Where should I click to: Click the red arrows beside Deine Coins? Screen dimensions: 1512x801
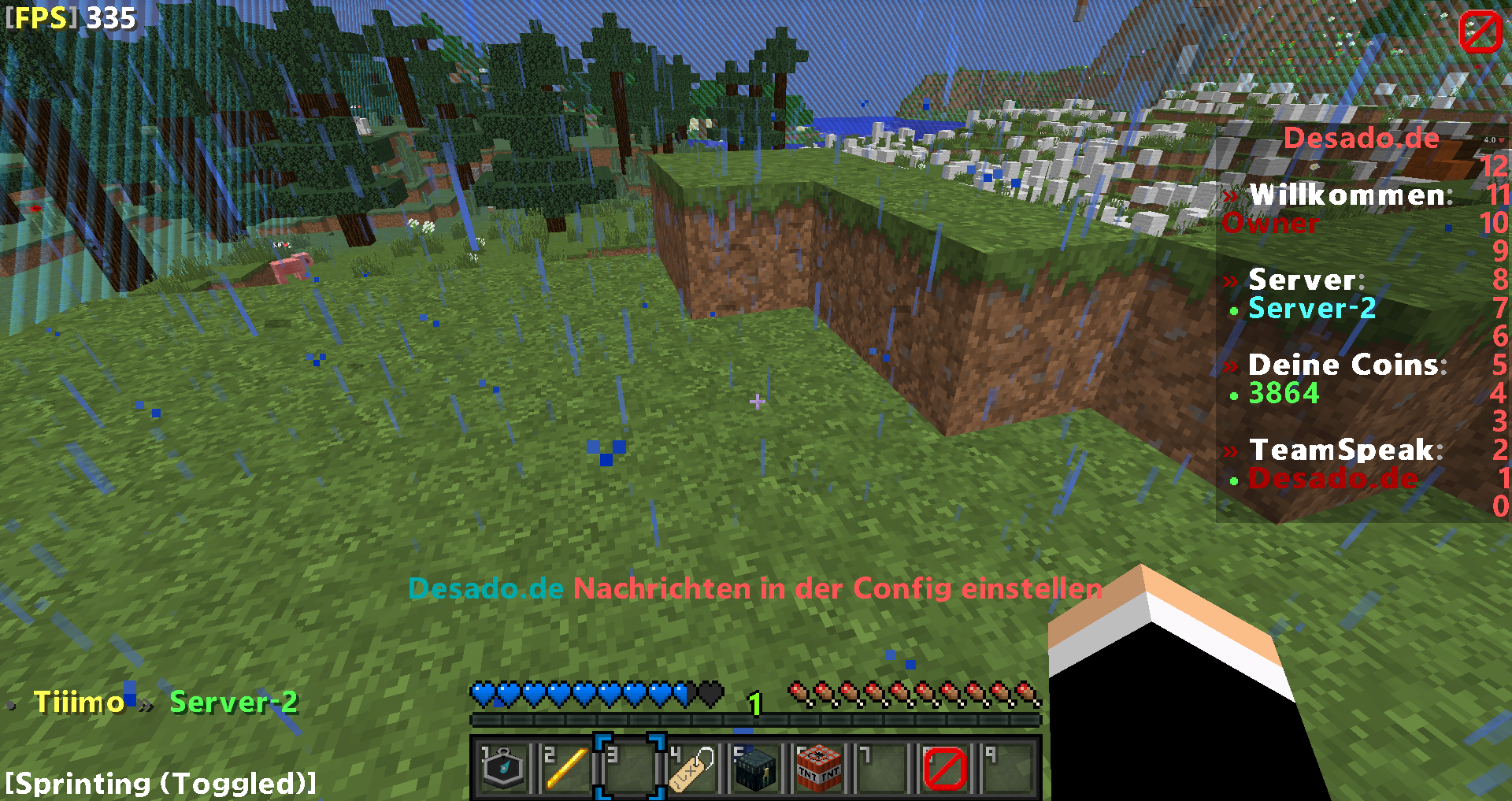click(1232, 365)
